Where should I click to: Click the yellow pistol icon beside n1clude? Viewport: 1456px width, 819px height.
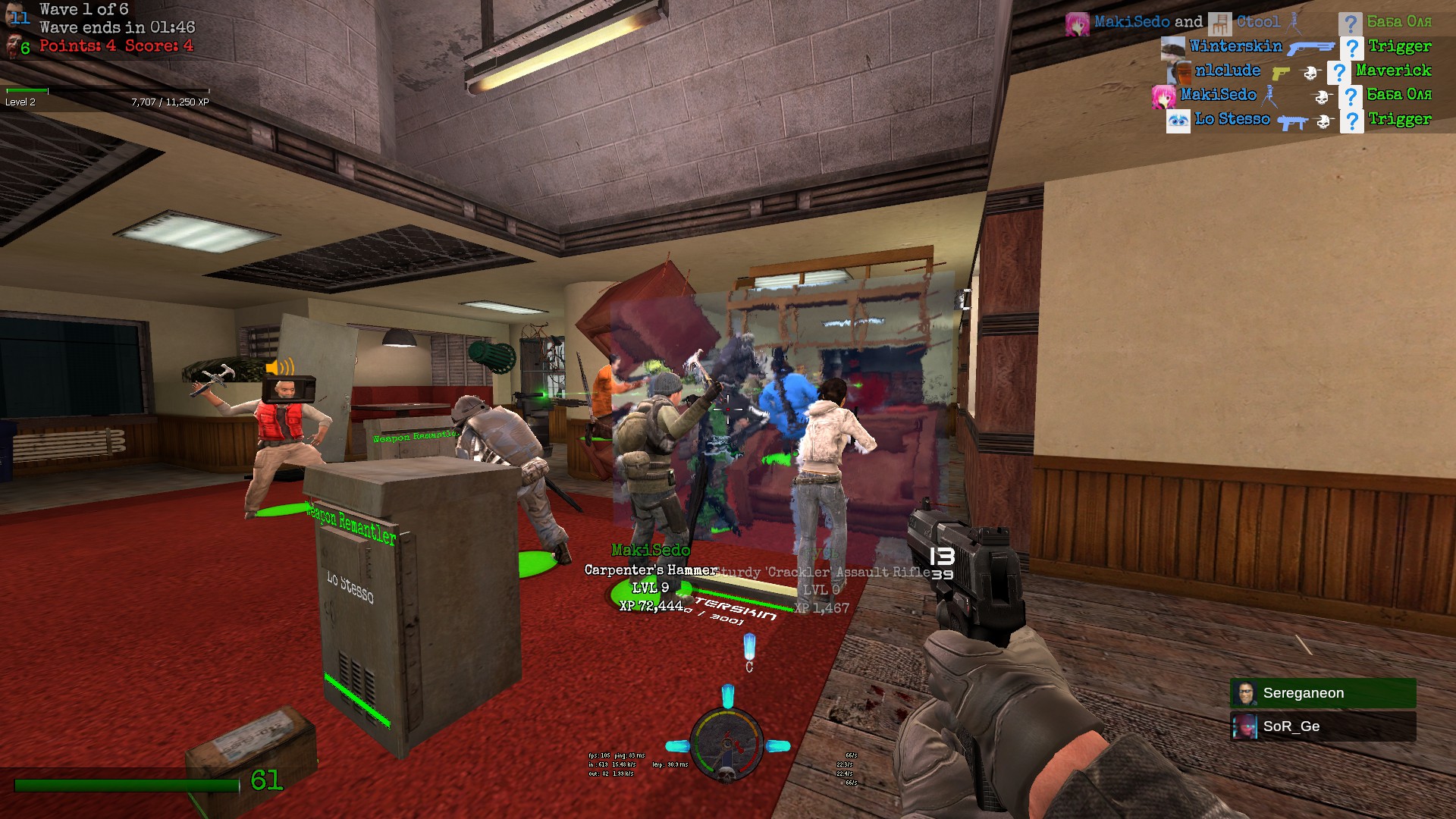(x=1280, y=73)
